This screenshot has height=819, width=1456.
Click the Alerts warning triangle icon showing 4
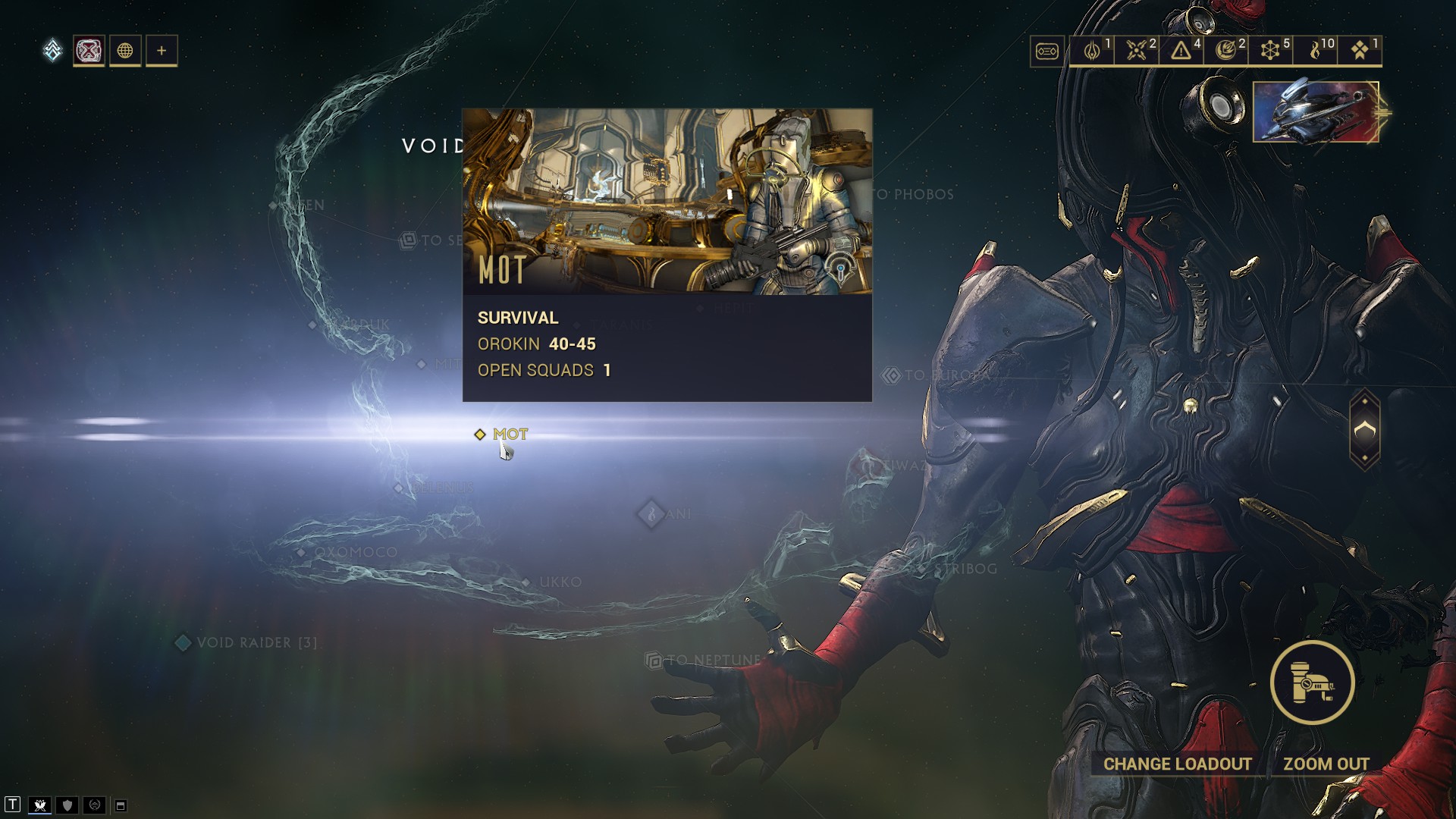click(x=1181, y=51)
